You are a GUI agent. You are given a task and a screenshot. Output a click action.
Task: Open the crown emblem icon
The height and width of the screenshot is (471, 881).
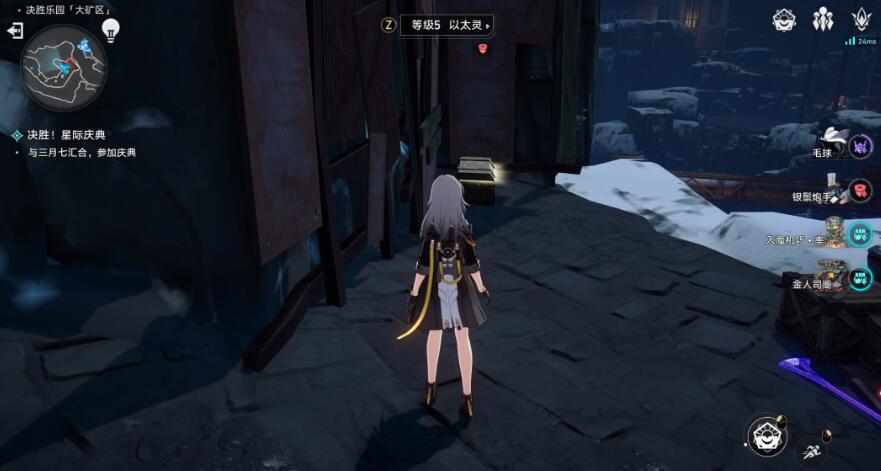tap(860, 19)
